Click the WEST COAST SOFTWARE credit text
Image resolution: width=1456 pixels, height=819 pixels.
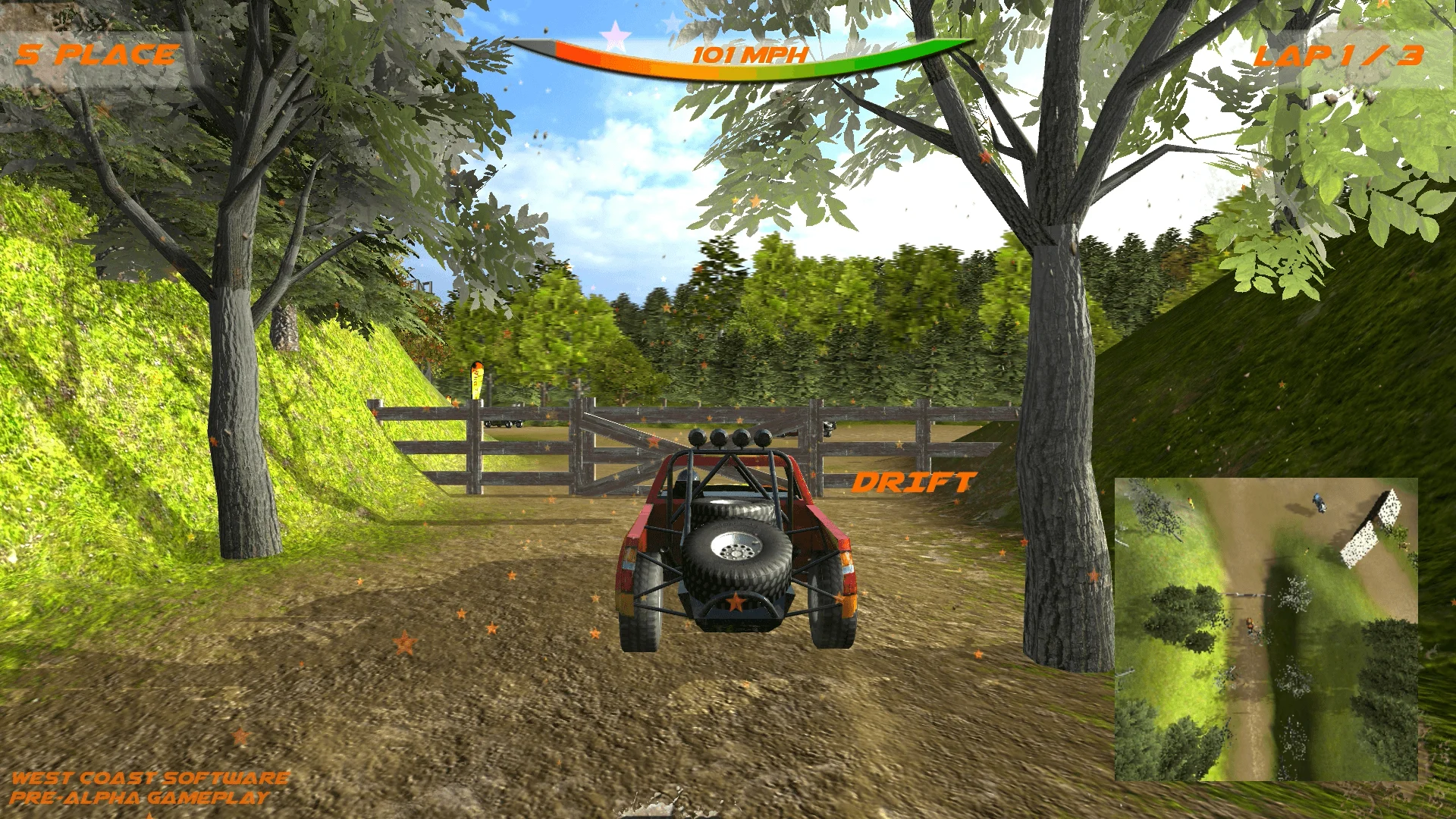[x=152, y=777]
